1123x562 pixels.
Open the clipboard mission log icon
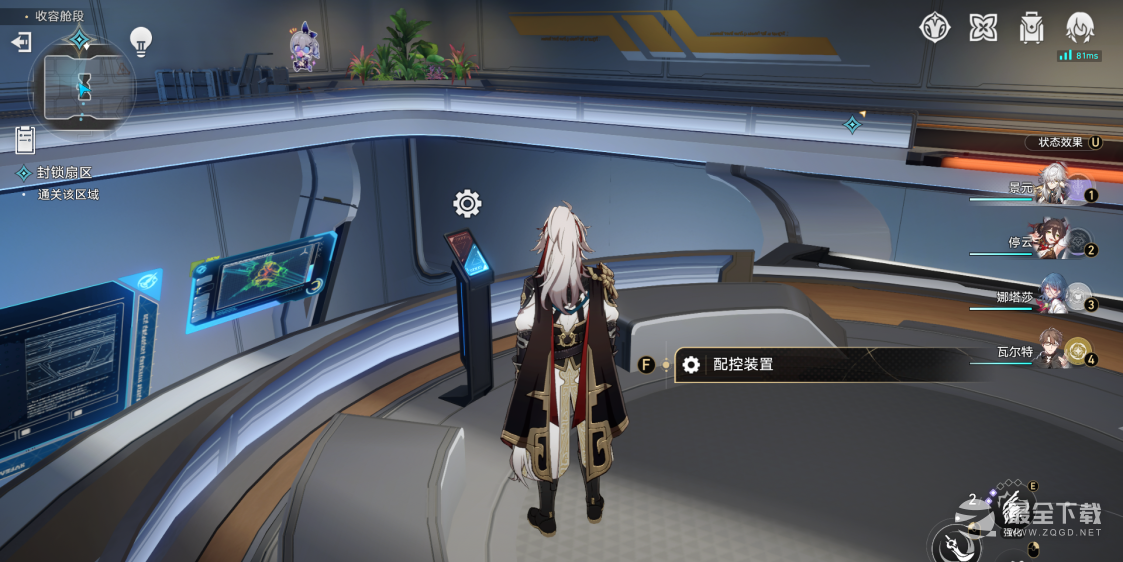pyautogui.click(x=26, y=140)
